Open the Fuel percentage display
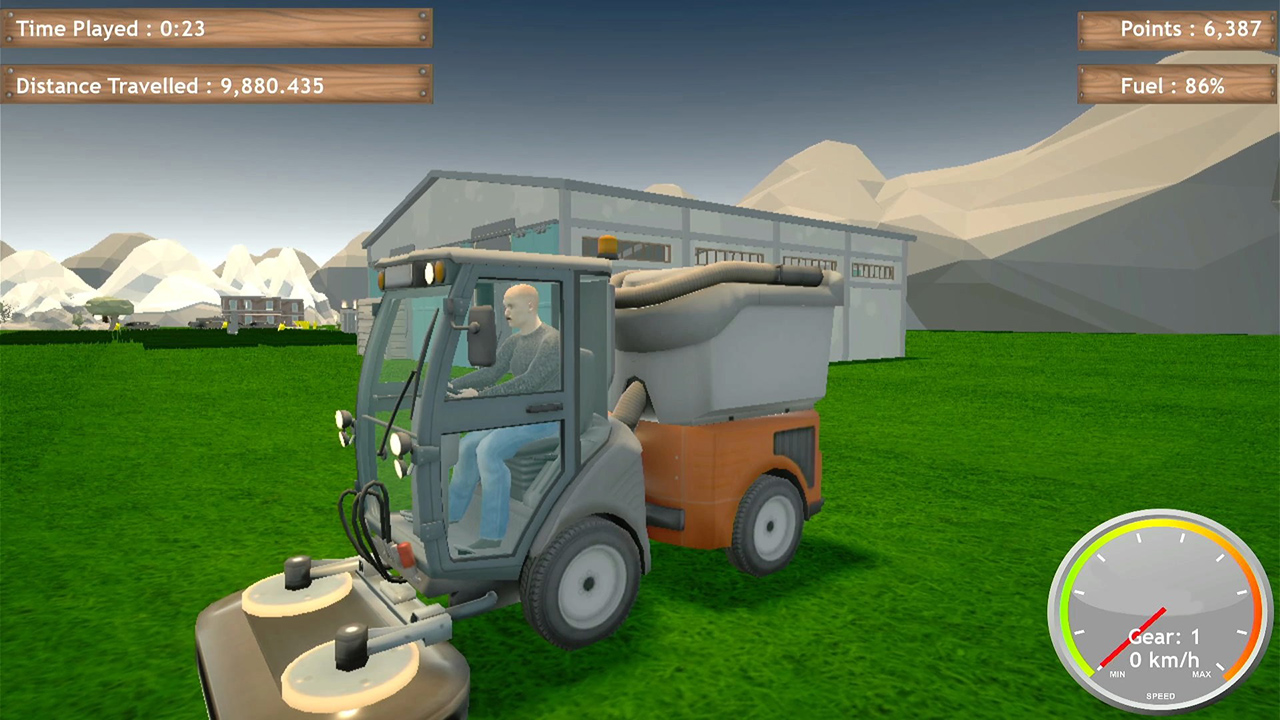 tap(1176, 86)
